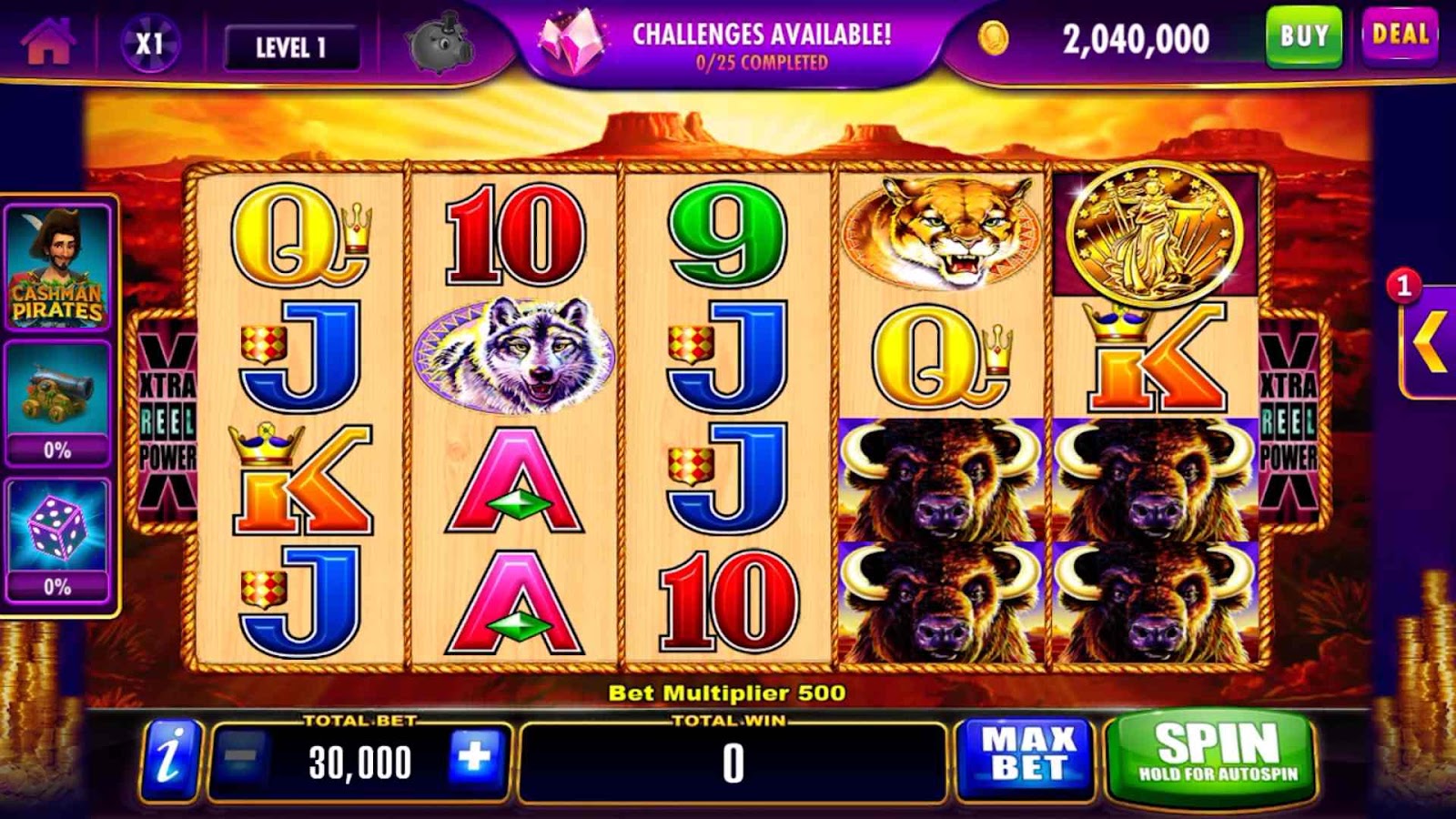Viewport: 1456px width, 819px height.
Task: View the available challenges banner
Action: pyautogui.click(x=728, y=45)
